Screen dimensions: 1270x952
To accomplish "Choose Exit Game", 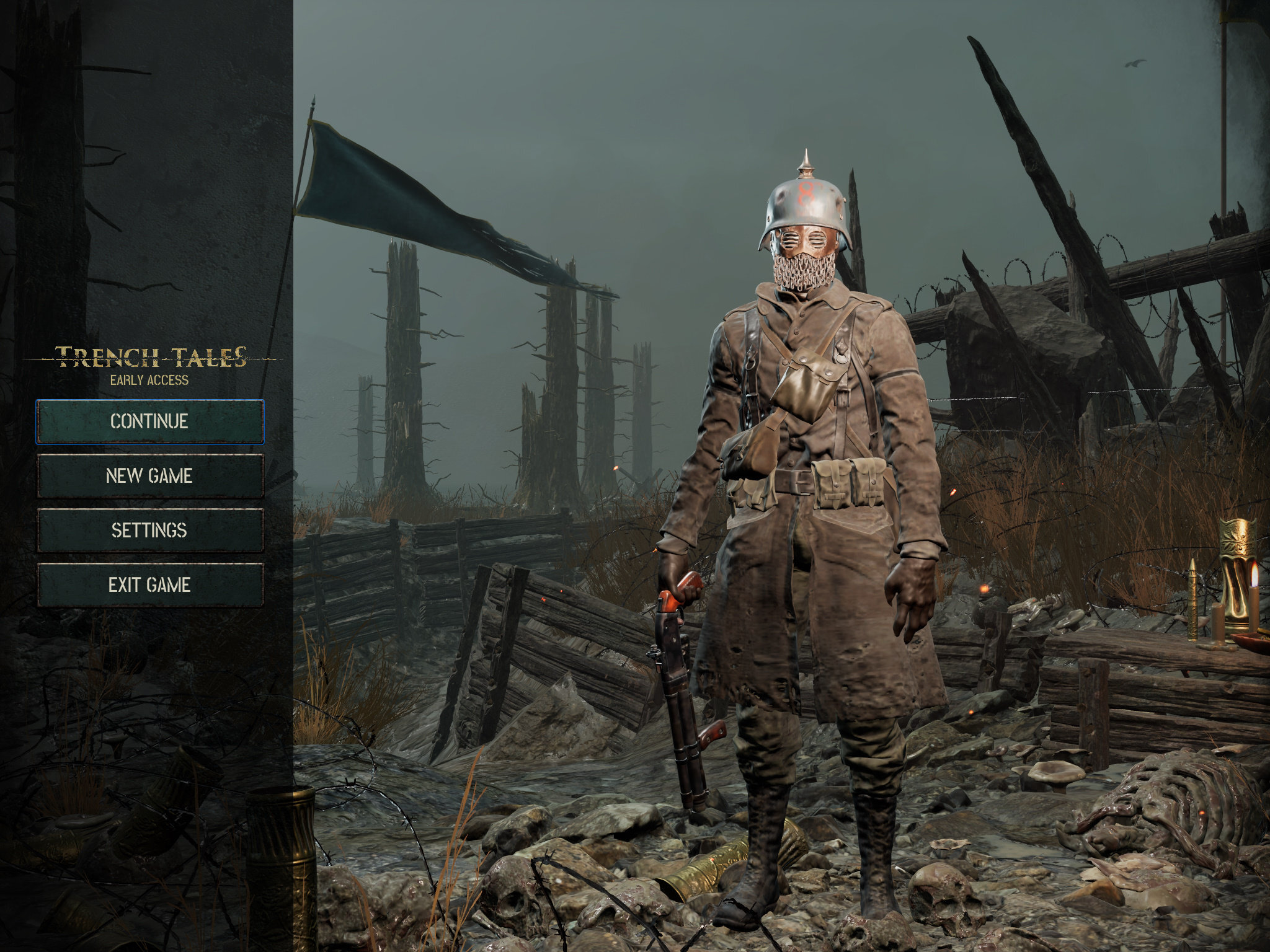I will point(149,584).
